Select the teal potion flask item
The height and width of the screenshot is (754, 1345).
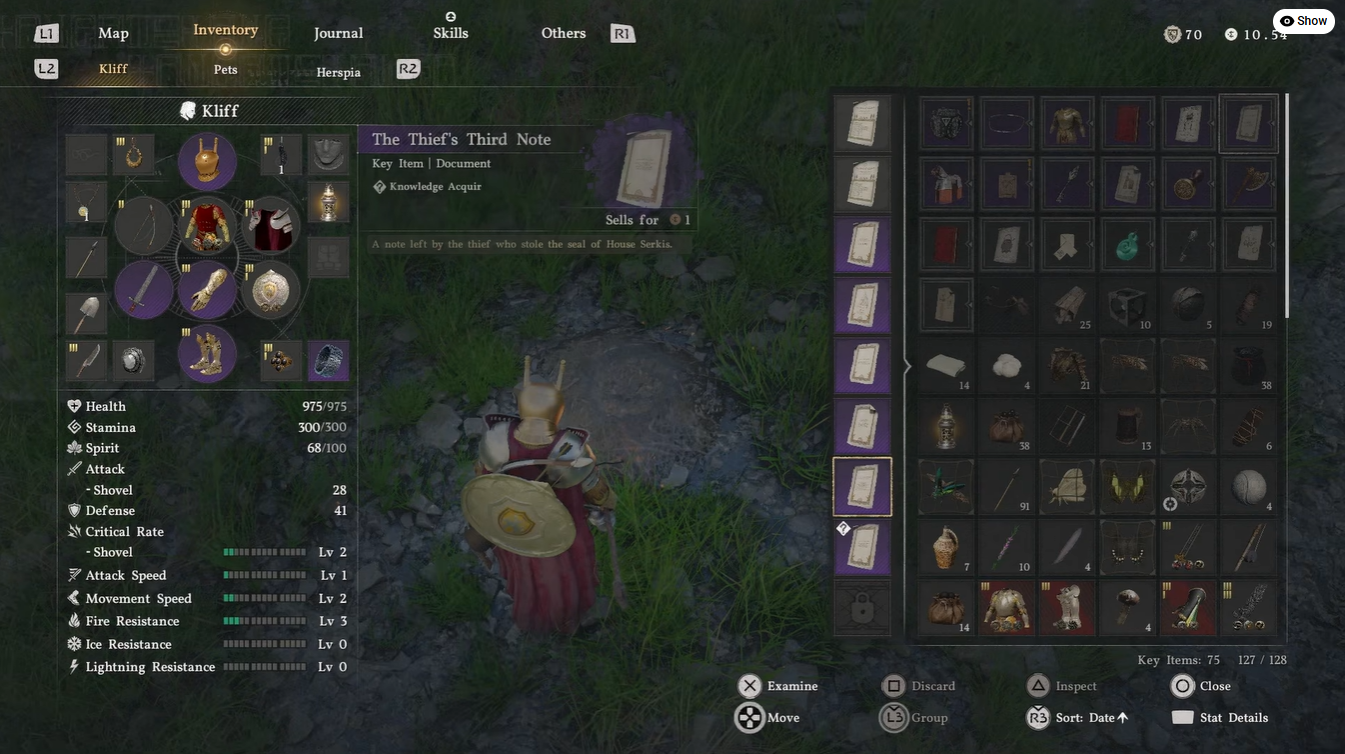[1127, 244]
